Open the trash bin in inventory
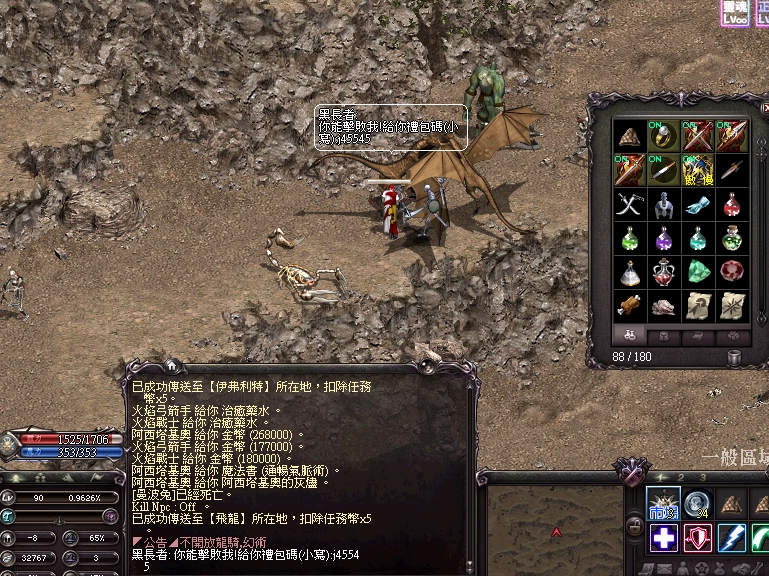This screenshot has height=576, width=769. tap(734, 357)
